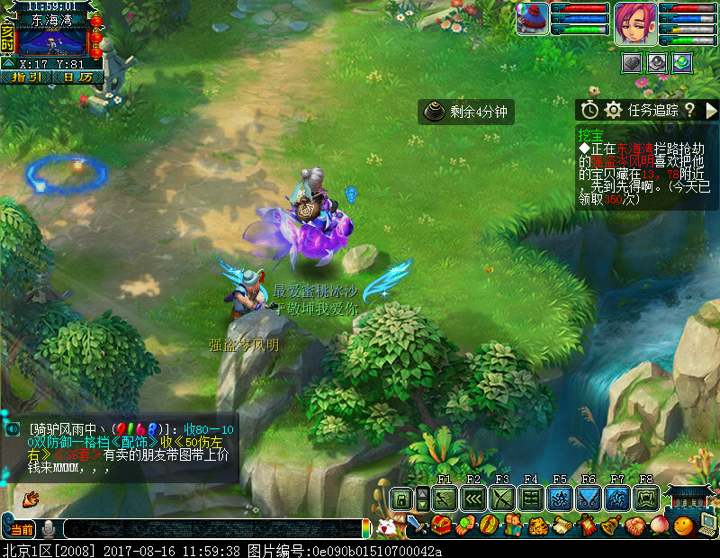
Task: Activate the F2 triple-arrow skill
Action: (x=474, y=498)
